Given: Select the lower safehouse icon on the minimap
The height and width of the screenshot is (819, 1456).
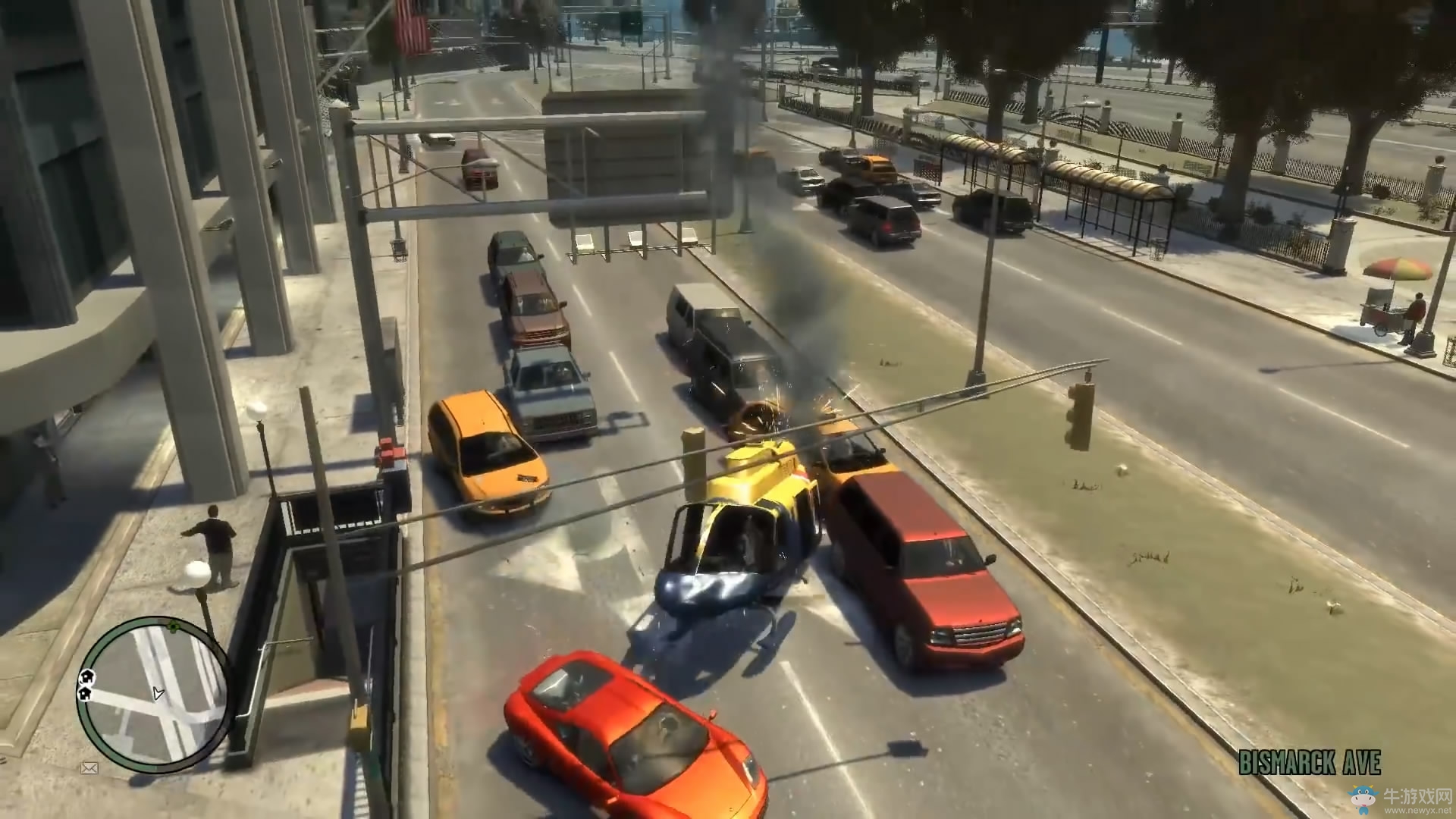Looking at the screenshot, I should (x=85, y=693).
